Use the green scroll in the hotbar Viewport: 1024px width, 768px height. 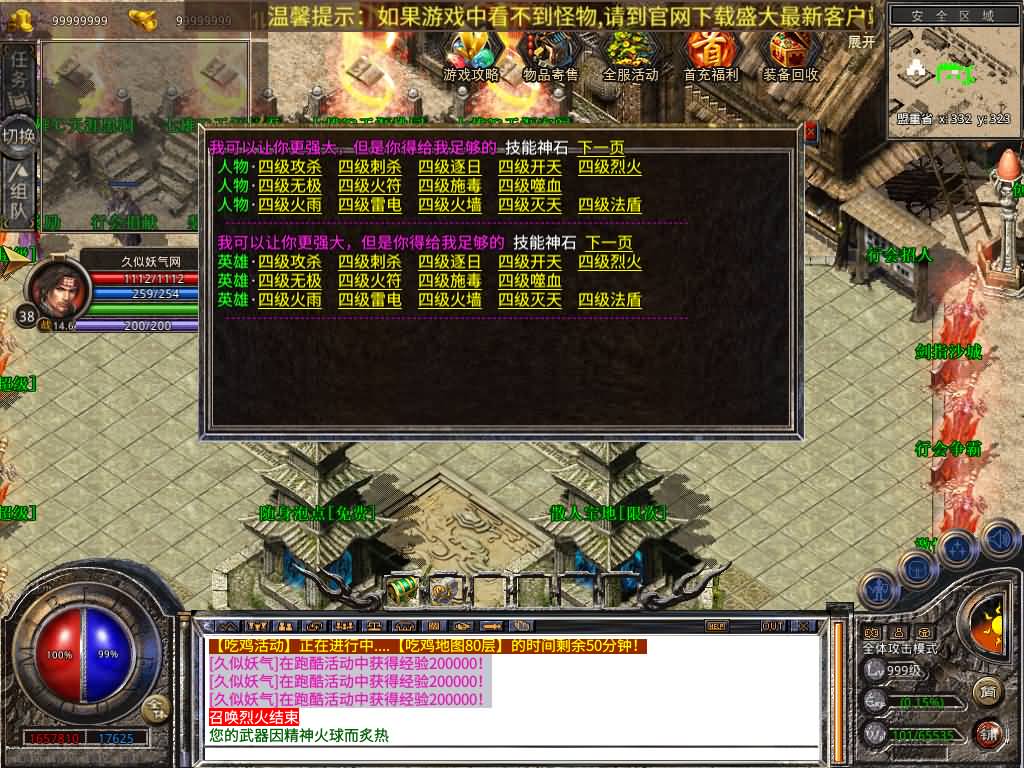click(x=402, y=590)
